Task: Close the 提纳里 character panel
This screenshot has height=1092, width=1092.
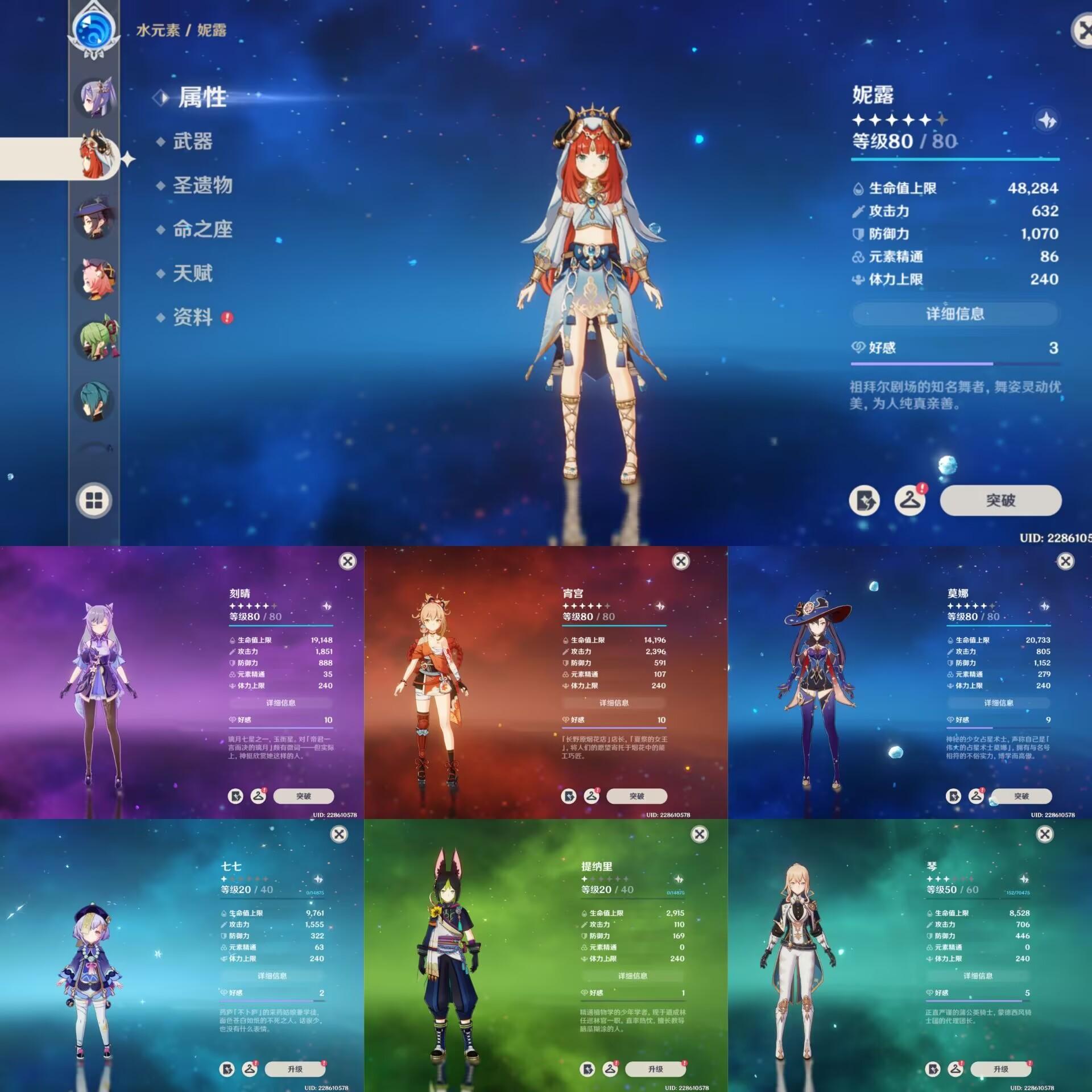Action: pos(699,834)
